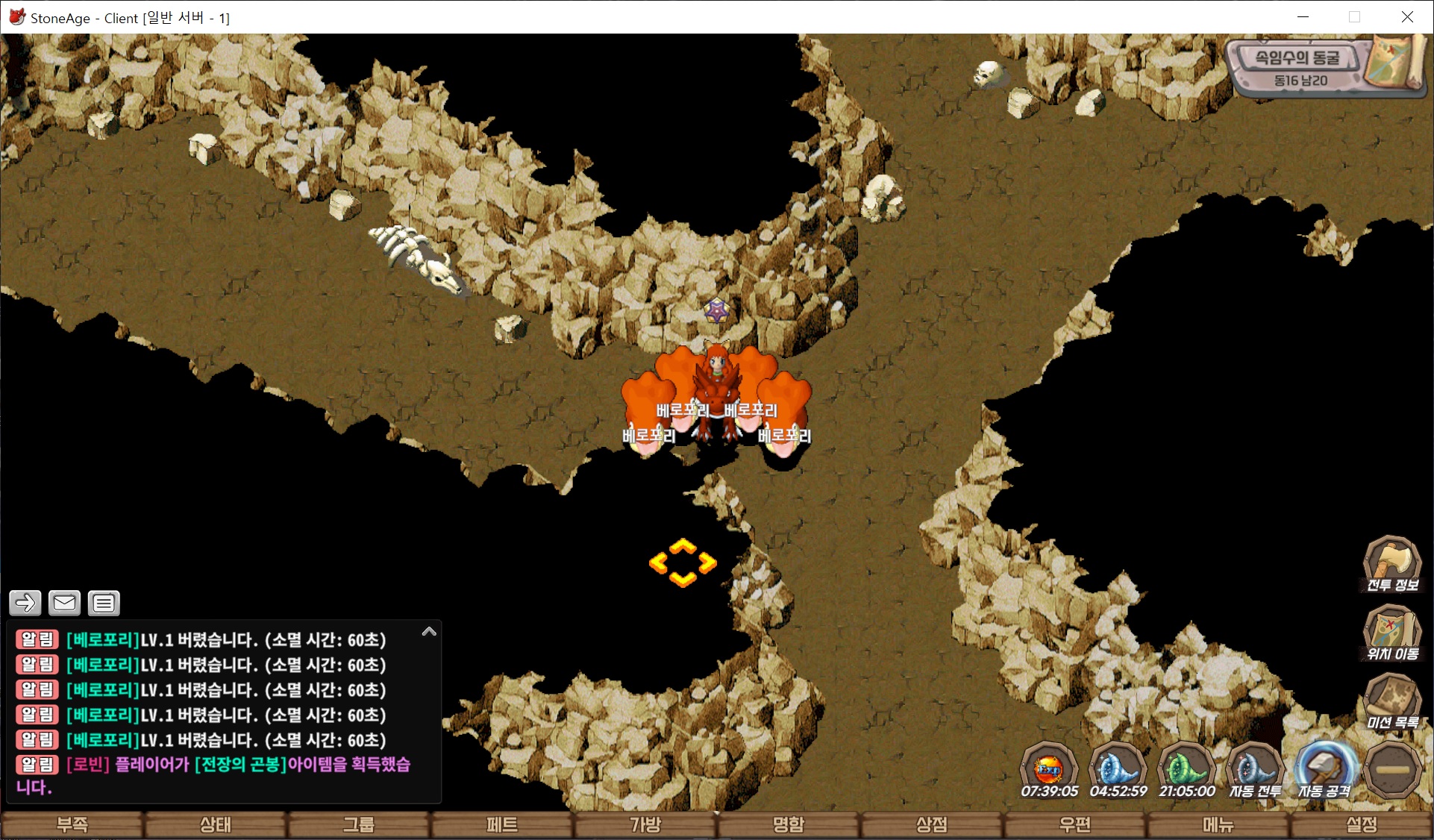Collapse the icon bar with minus button

pos(1392,770)
